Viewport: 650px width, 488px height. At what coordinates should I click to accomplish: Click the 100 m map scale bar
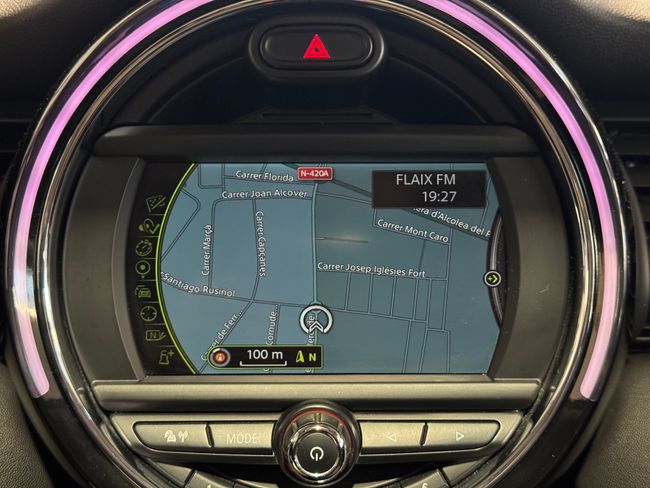265,356
